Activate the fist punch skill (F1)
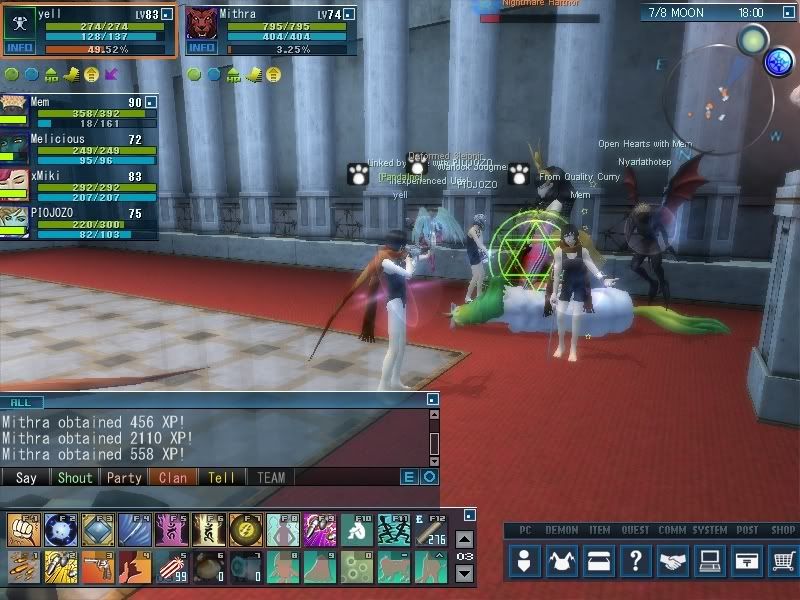The height and width of the screenshot is (600, 800). 22,529
